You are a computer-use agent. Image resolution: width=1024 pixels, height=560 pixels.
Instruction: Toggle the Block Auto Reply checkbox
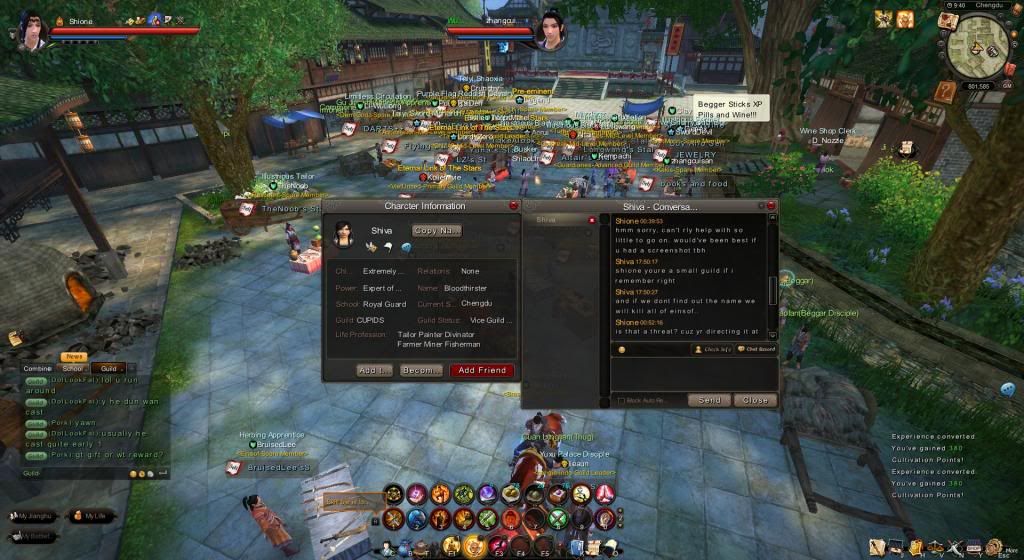tap(620, 401)
